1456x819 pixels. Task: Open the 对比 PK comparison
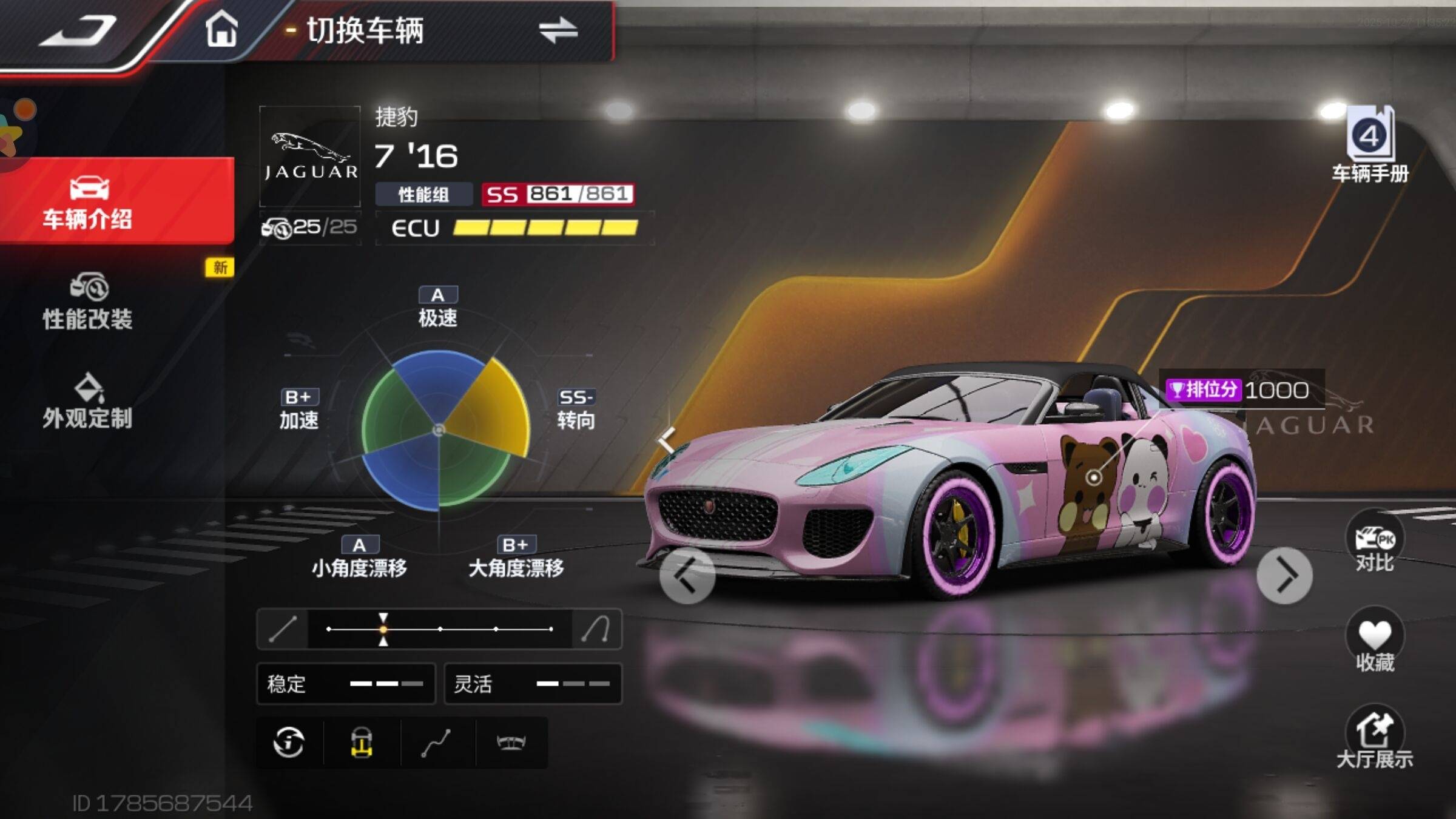coord(1374,543)
